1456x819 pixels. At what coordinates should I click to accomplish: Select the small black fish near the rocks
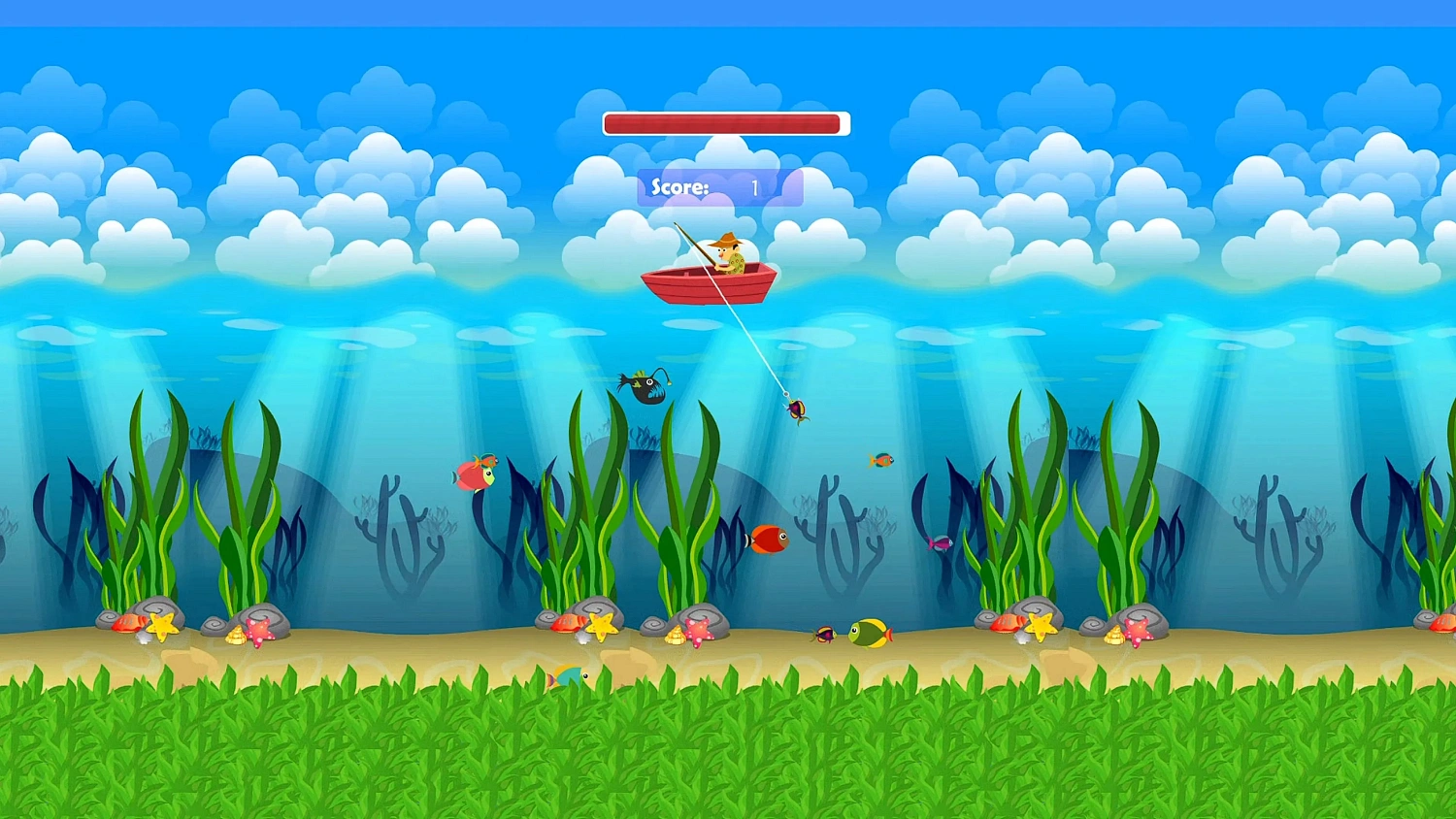[x=824, y=634]
